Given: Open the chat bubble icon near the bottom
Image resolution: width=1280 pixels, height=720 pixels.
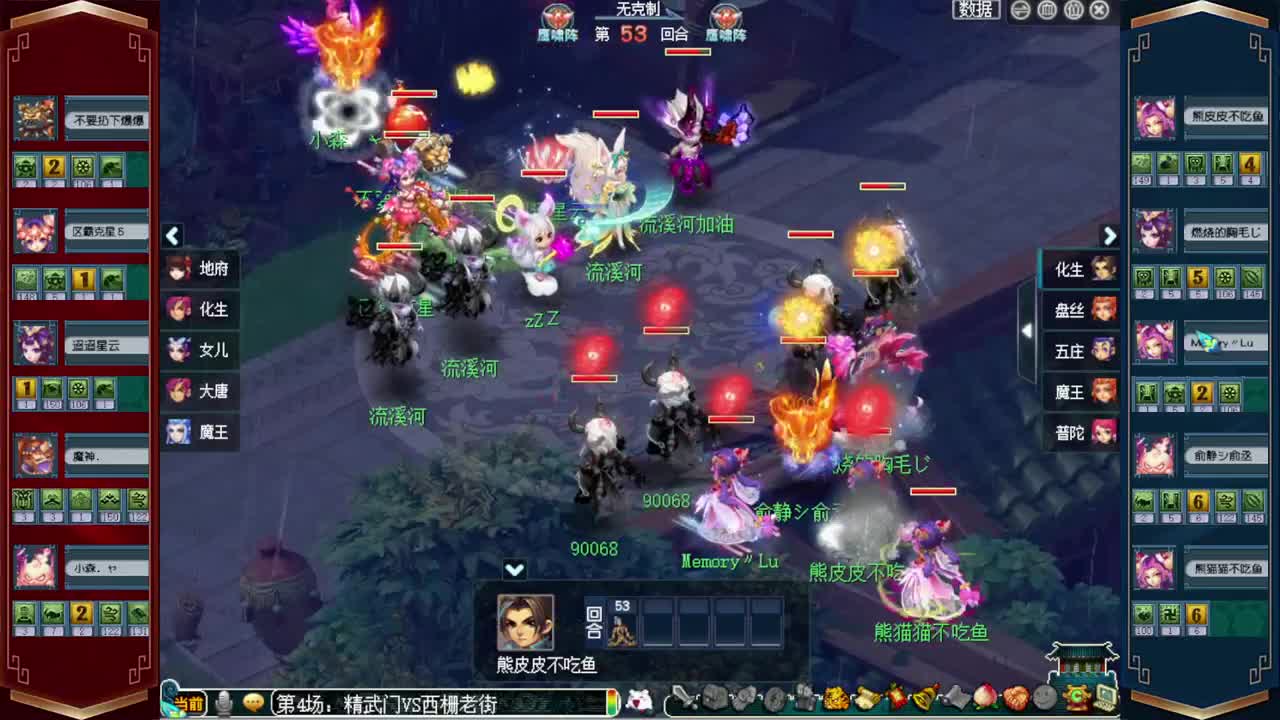Looking at the screenshot, I should coord(252,700).
